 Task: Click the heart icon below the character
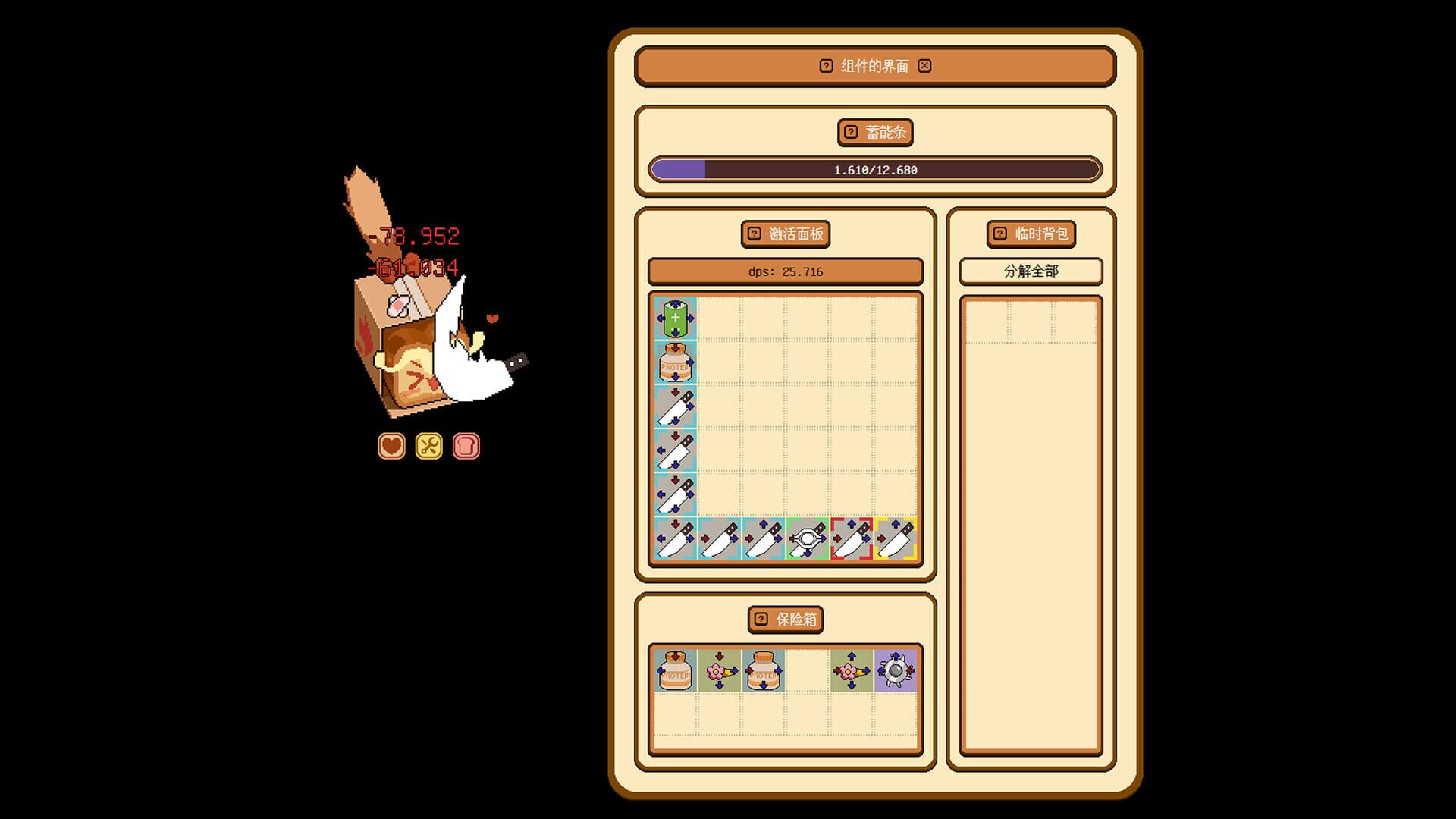tap(391, 447)
